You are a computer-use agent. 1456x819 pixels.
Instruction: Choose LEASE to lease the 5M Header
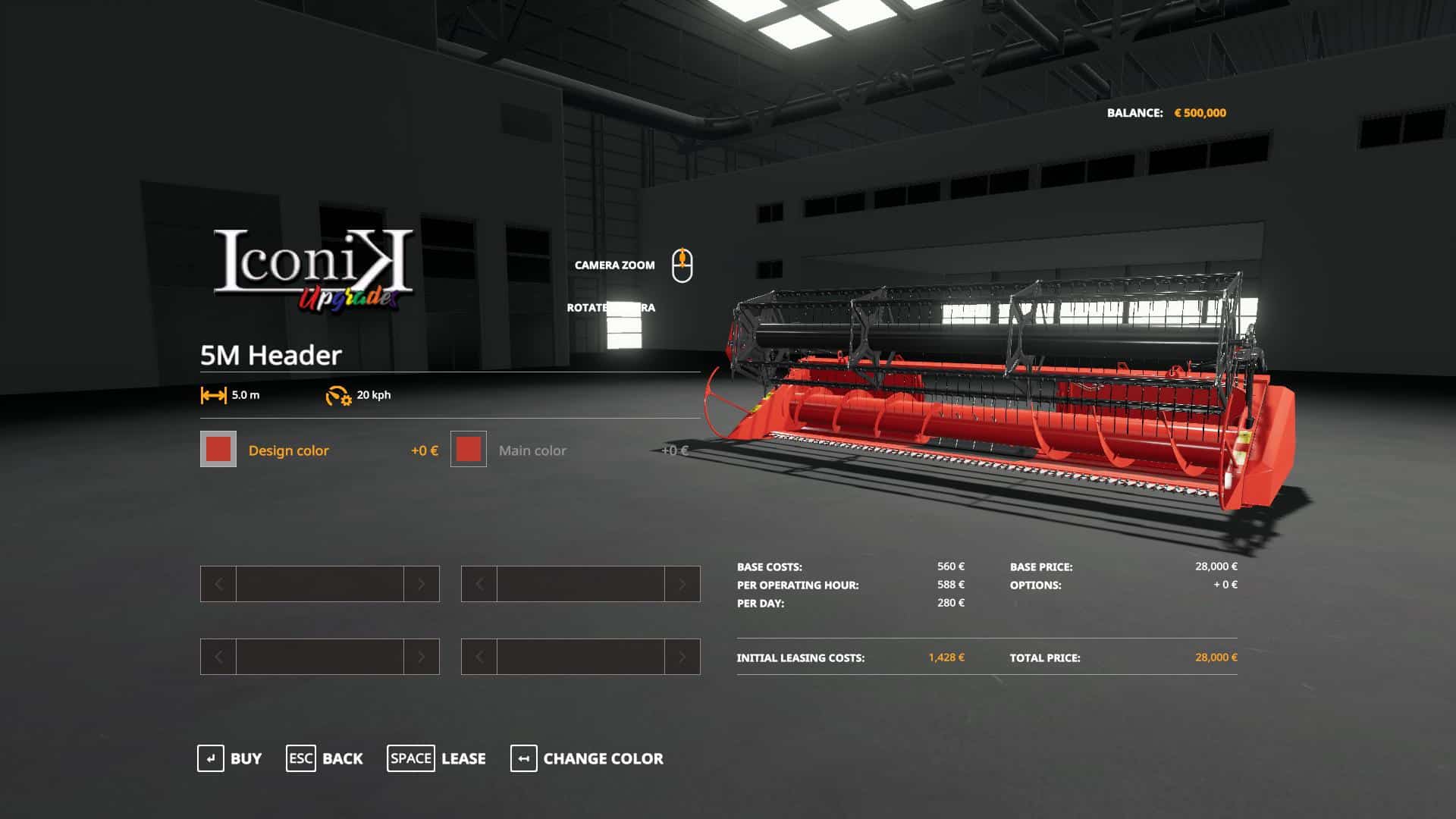463,758
